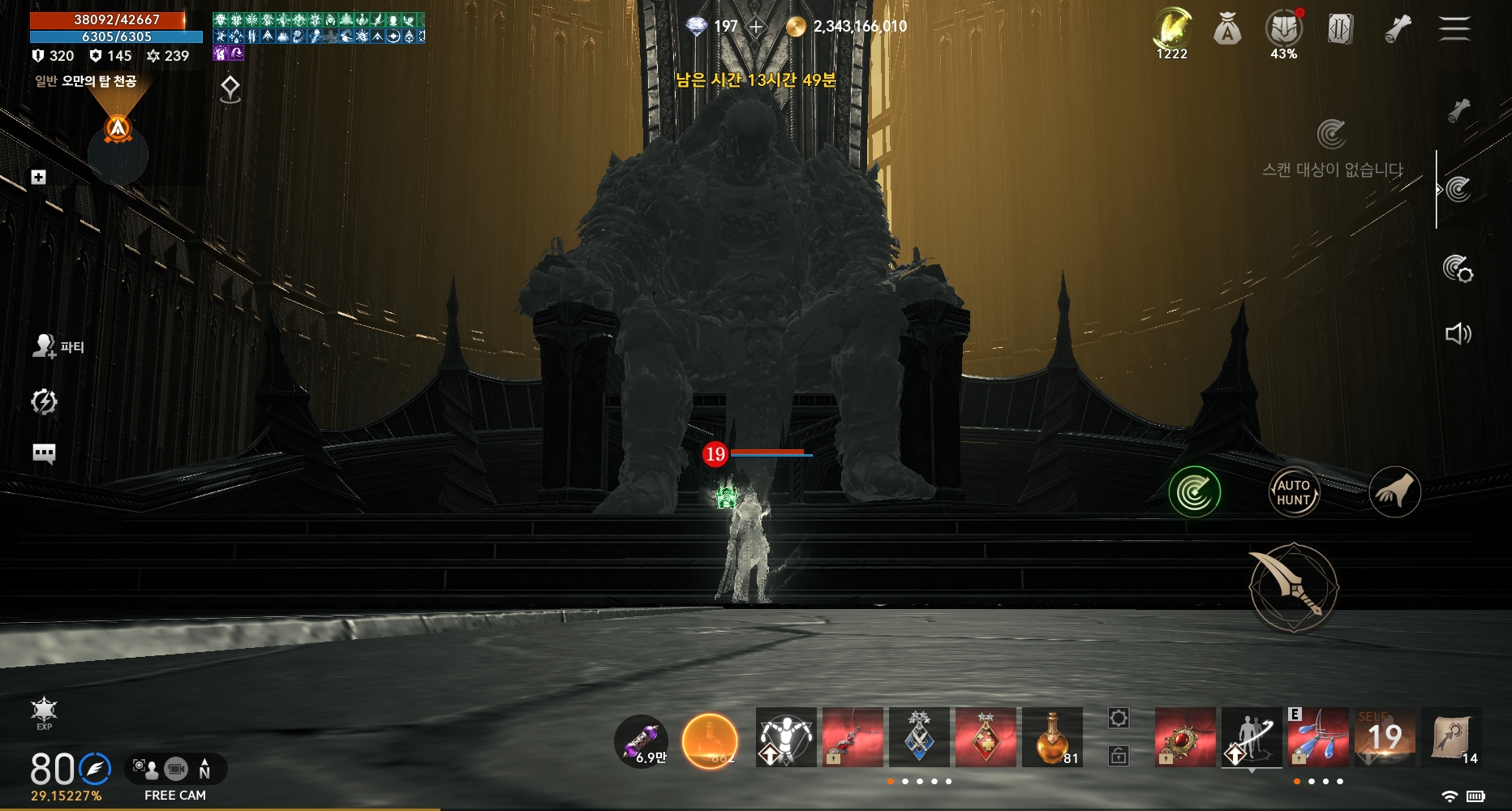The image size is (1512, 811).
Task: Expand the plus button under the minimap
Action: pos(38,177)
